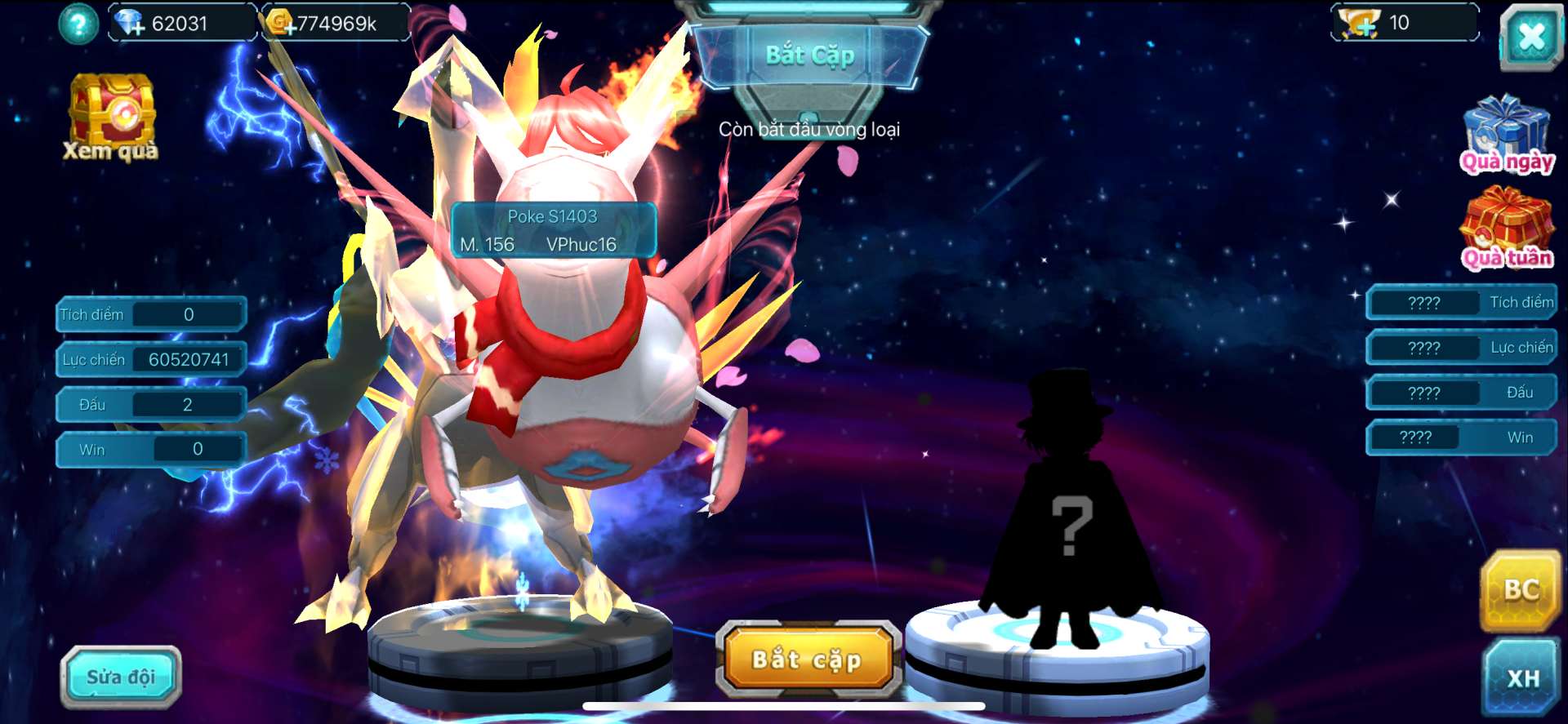Start matchmaking with the Bắt cặp button

click(807, 660)
